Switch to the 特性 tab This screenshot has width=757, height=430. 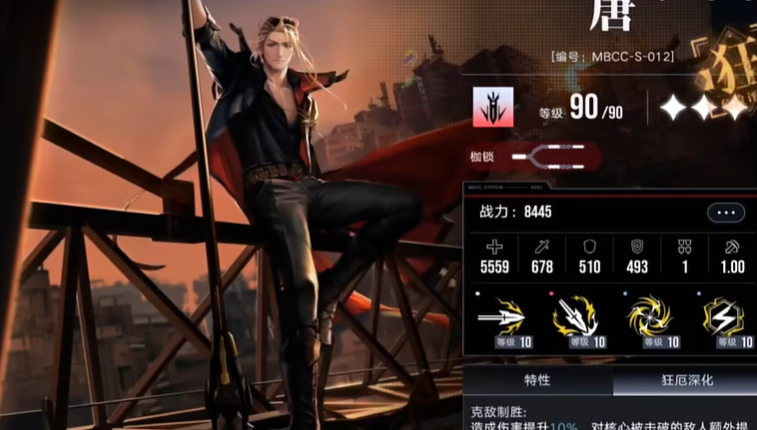537,381
